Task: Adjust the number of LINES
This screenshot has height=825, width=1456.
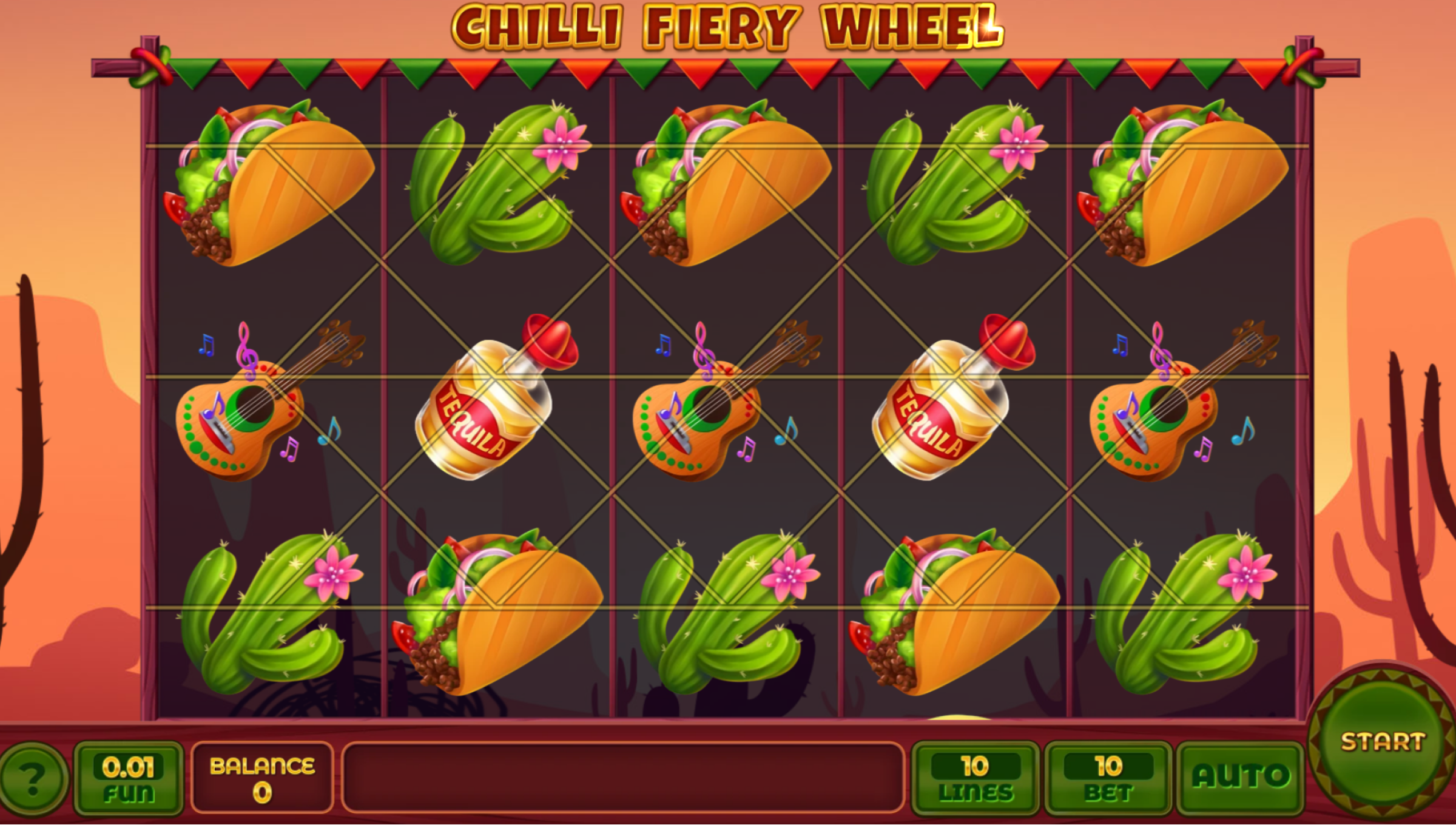Action: 975,778
